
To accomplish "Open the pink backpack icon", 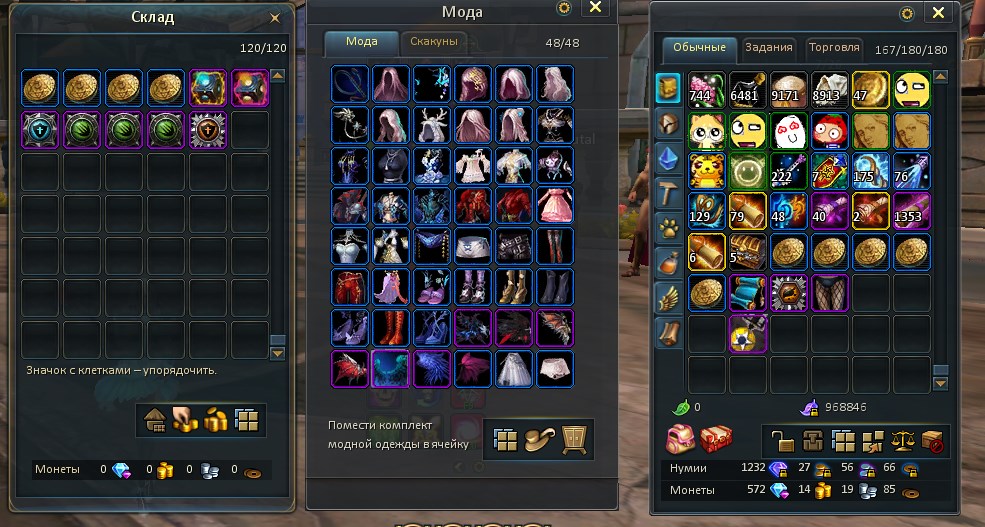I will pos(682,440).
